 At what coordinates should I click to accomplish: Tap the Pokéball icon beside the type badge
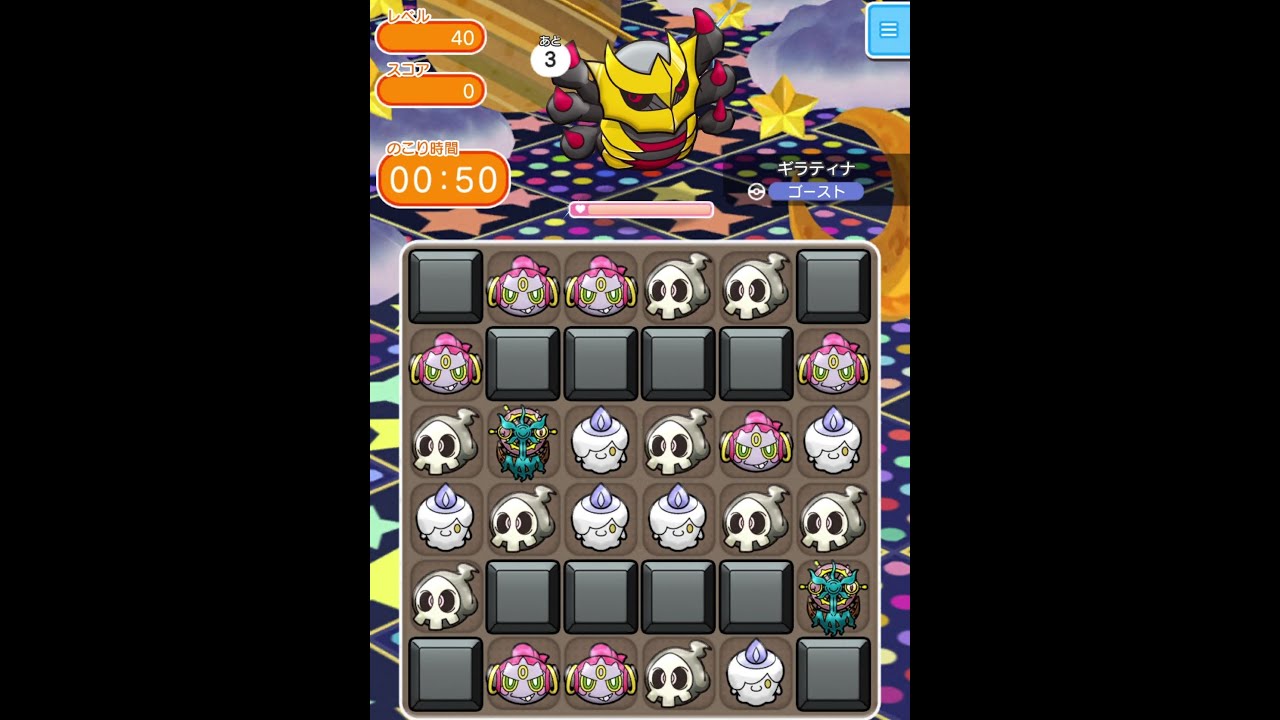[x=755, y=190]
